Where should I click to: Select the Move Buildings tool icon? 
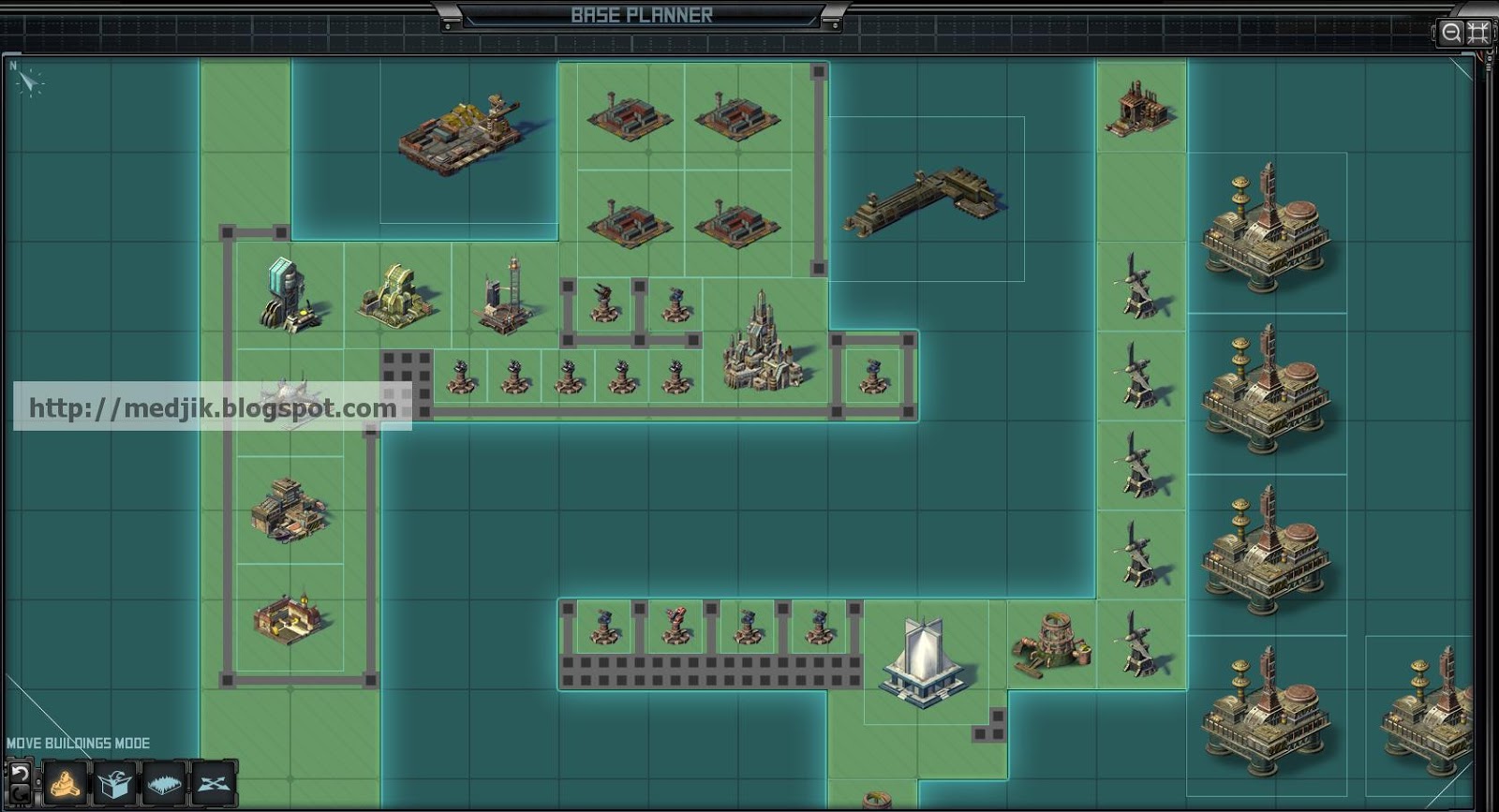pos(66,785)
